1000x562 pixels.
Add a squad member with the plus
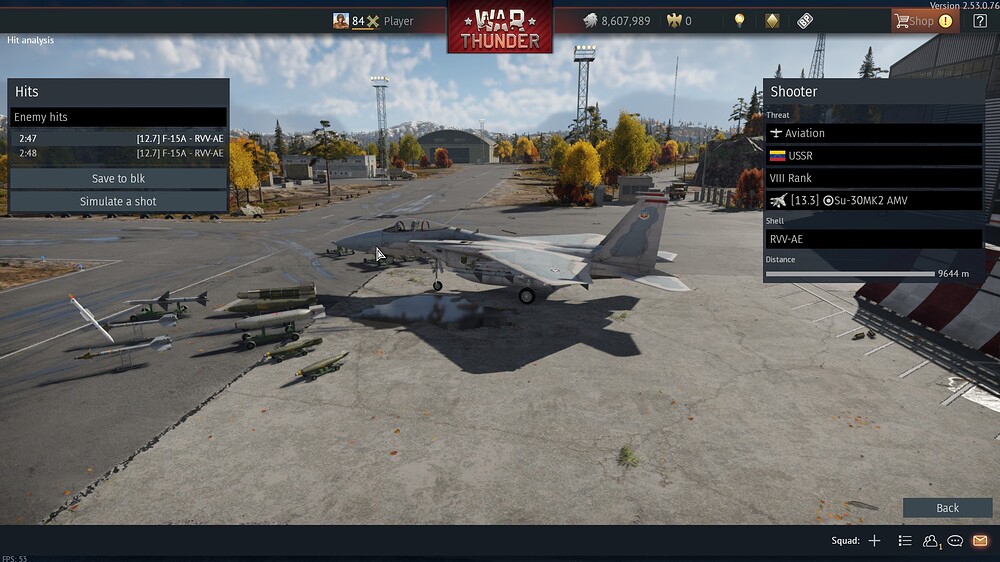click(x=874, y=541)
